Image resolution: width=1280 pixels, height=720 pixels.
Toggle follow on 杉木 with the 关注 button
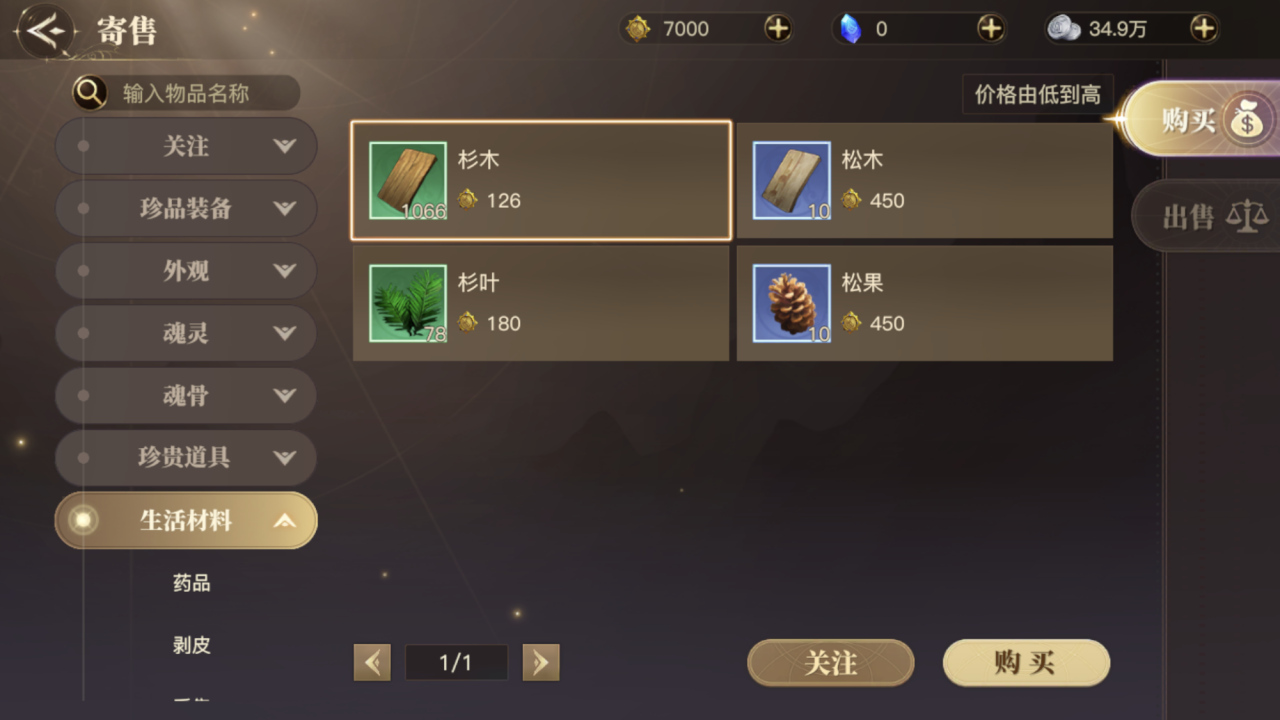[x=830, y=662]
